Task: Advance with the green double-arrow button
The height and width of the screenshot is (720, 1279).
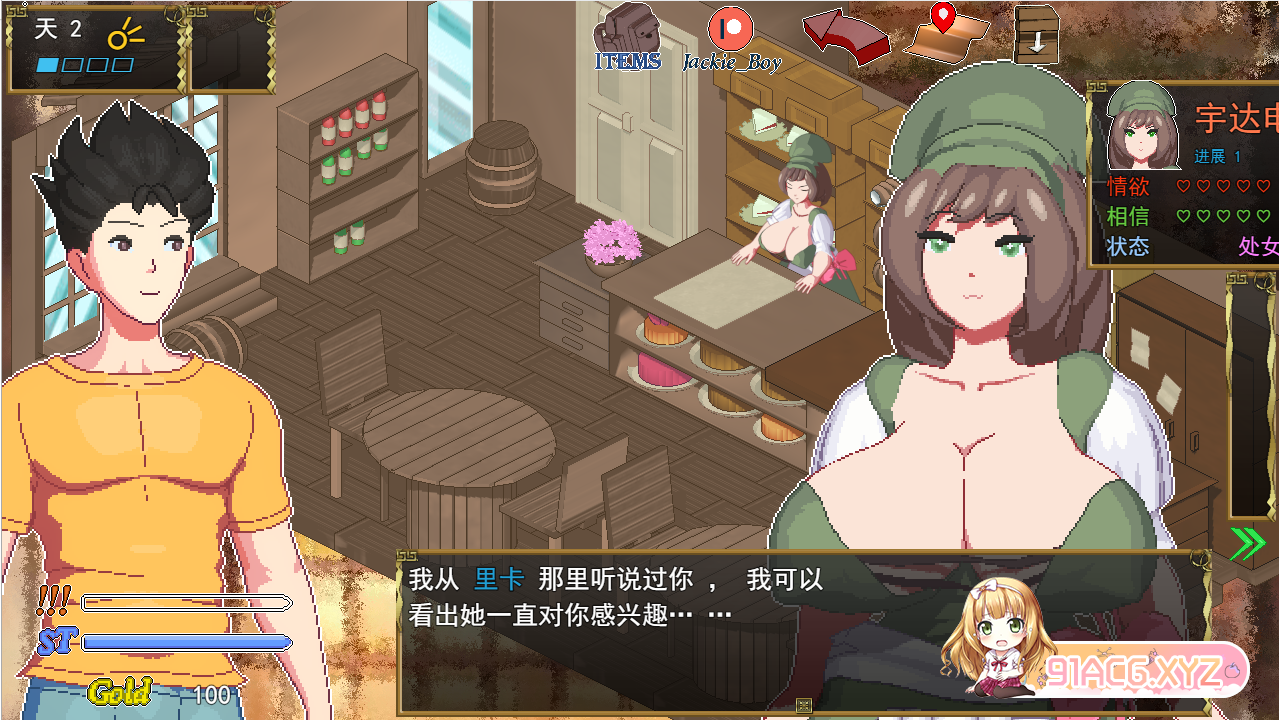Action: click(x=1247, y=543)
